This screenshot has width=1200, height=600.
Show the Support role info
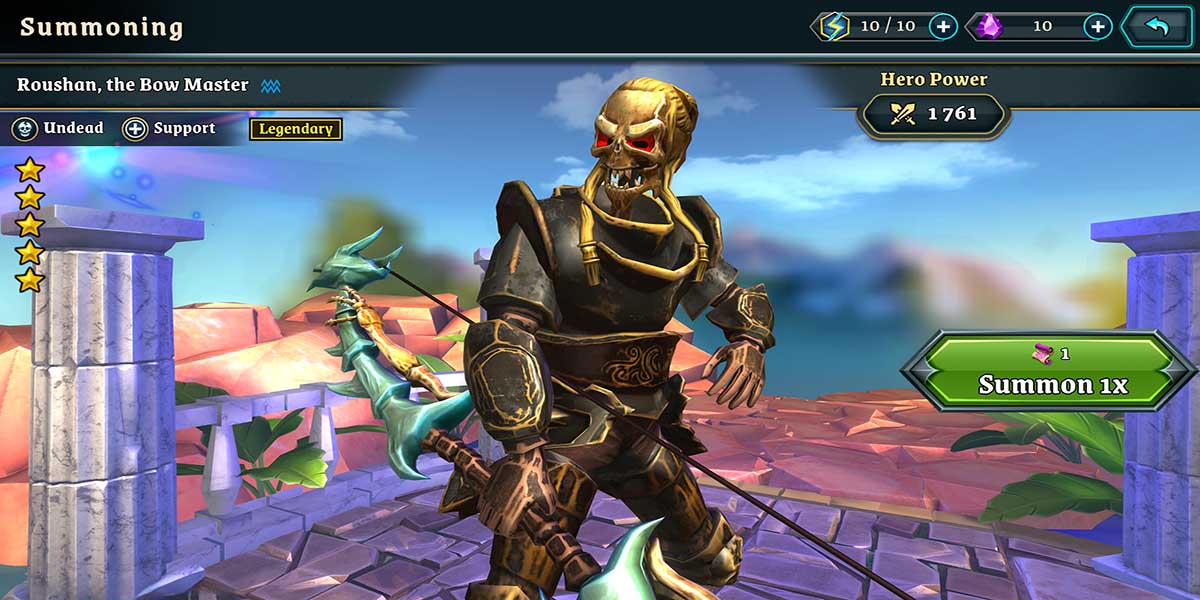click(x=169, y=129)
